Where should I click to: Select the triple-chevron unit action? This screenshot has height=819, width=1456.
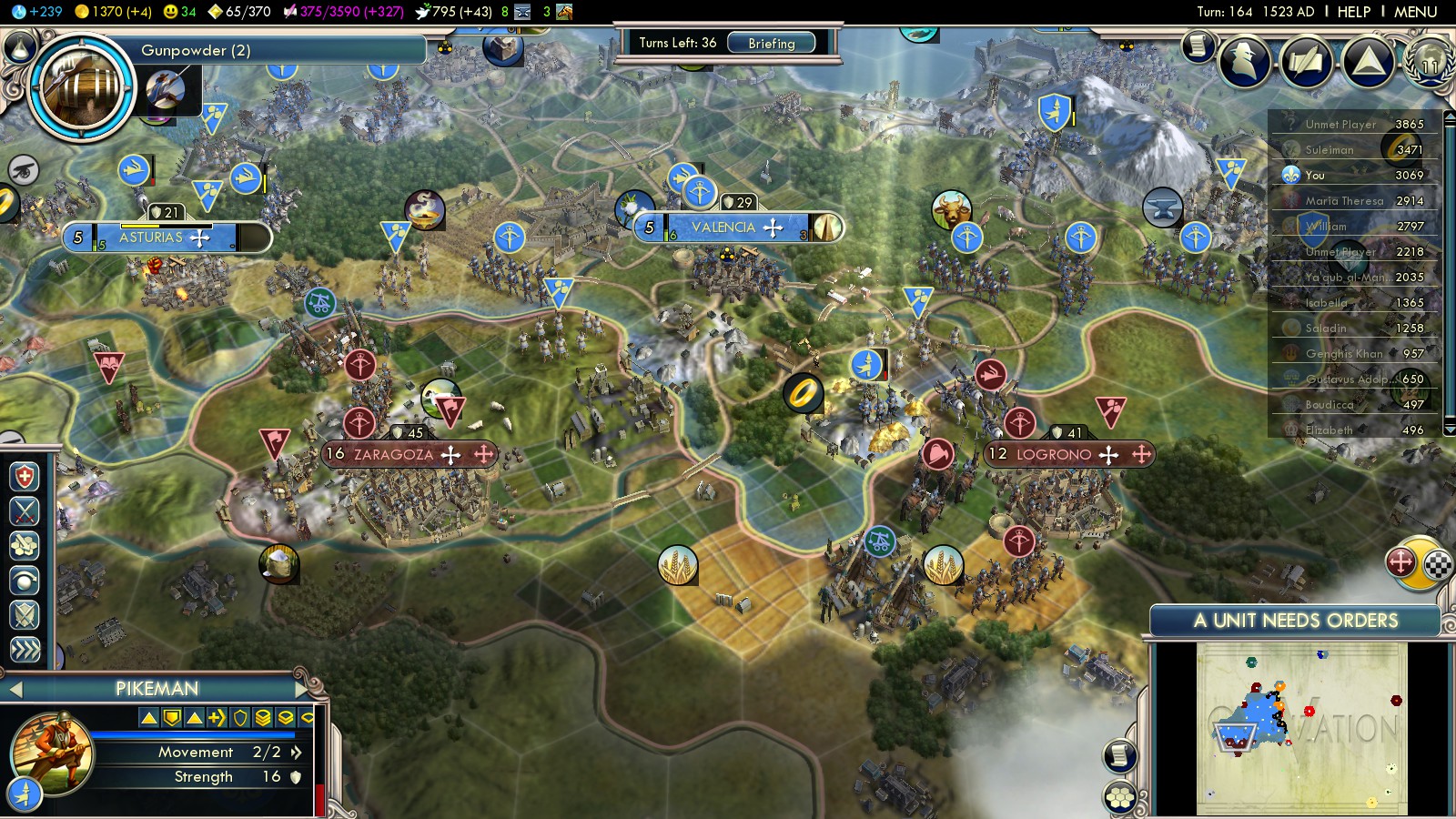pyautogui.click(x=25, y=649)
